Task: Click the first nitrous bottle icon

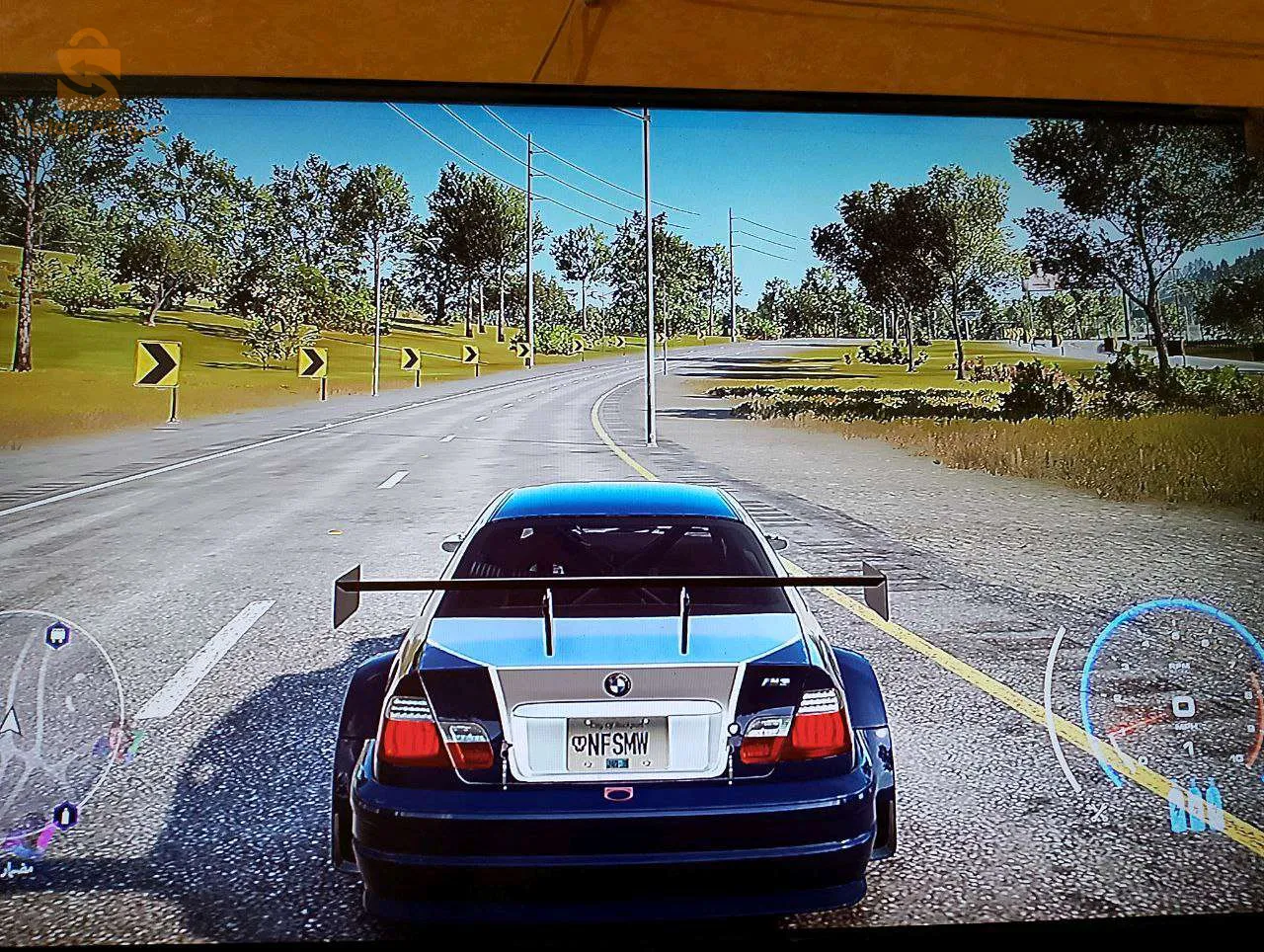Action: (1176, 809)
